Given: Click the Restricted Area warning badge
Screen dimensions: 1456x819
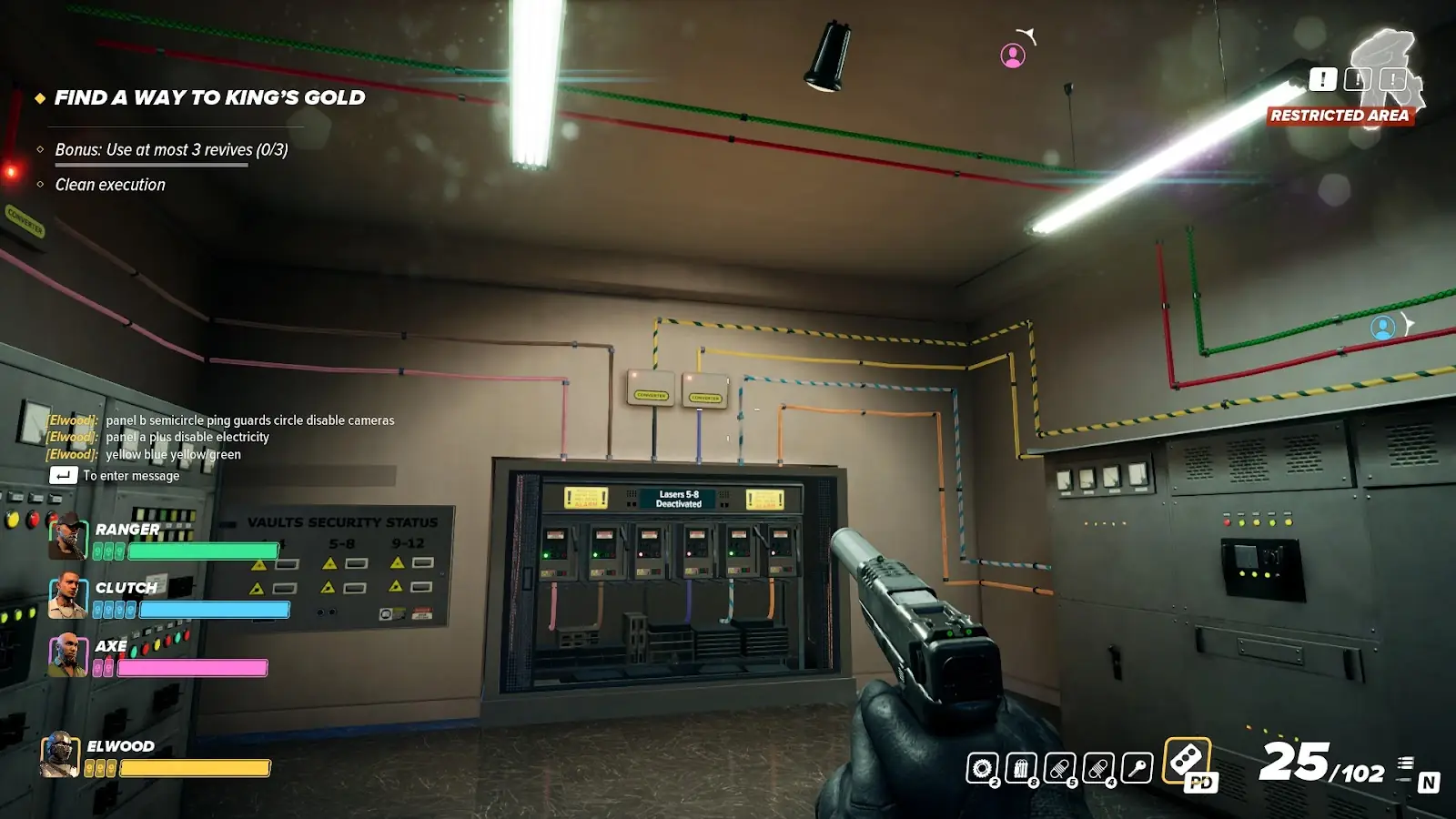Looking at the screenshot, I should [x=1340, y=116].
